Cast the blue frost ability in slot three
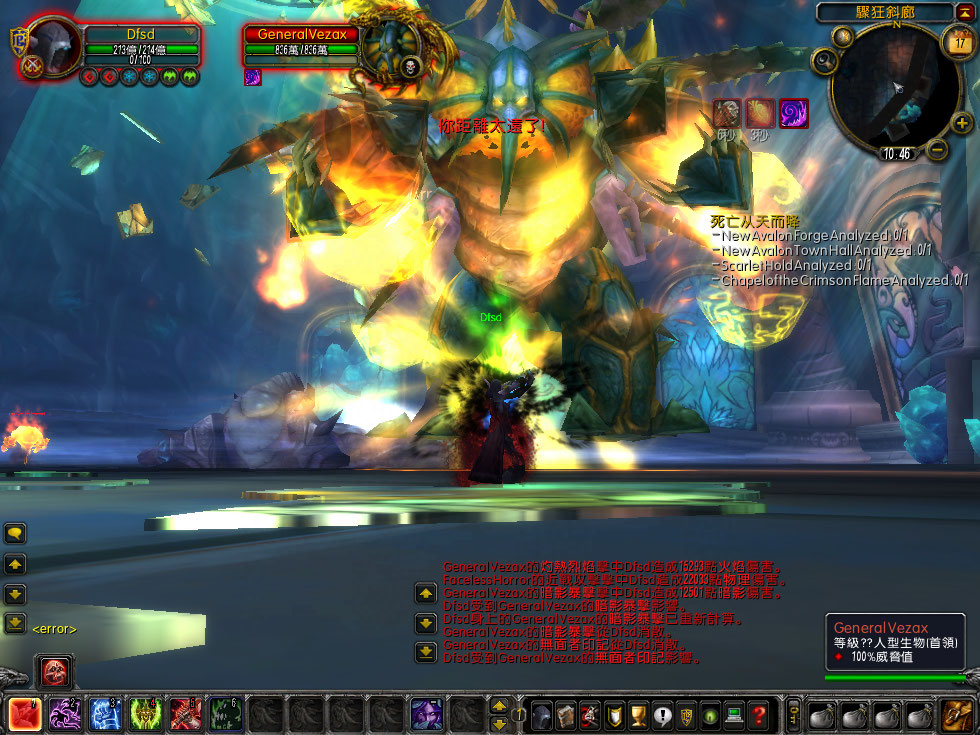The image size is (980, 735). tap(106, 714)
